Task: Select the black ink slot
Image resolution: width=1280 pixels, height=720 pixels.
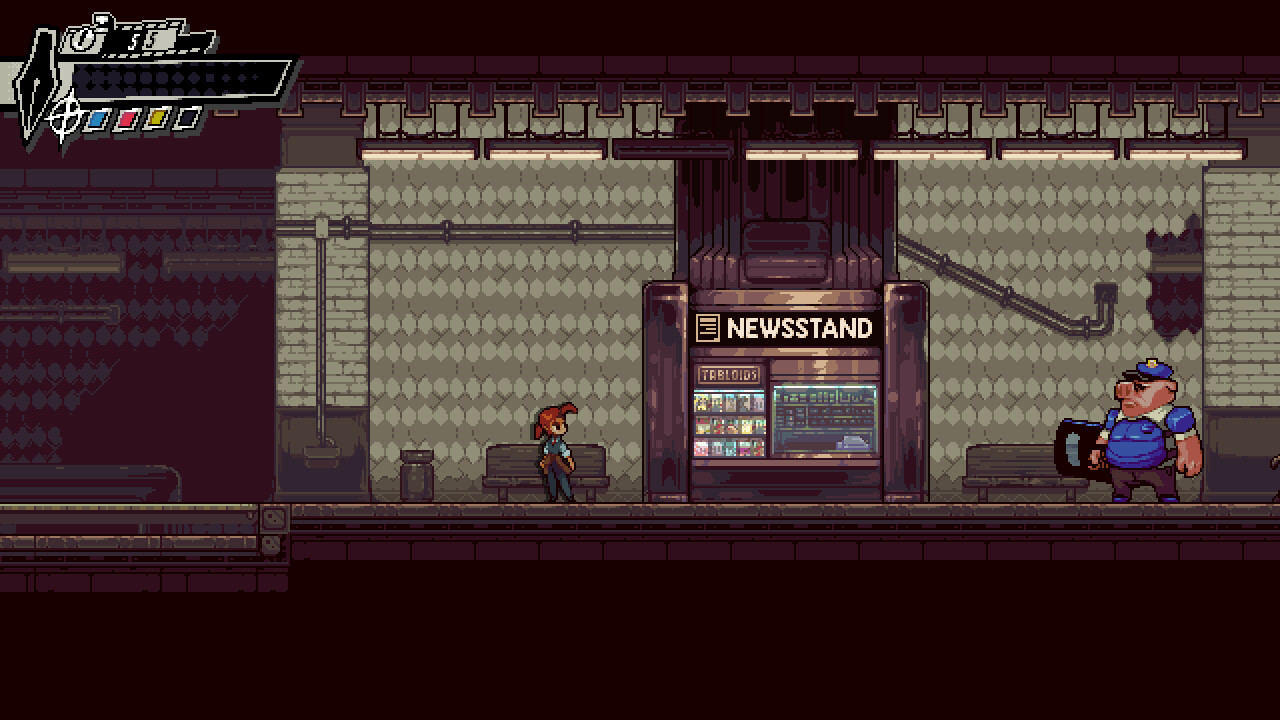Action: [x=188, y=119]
